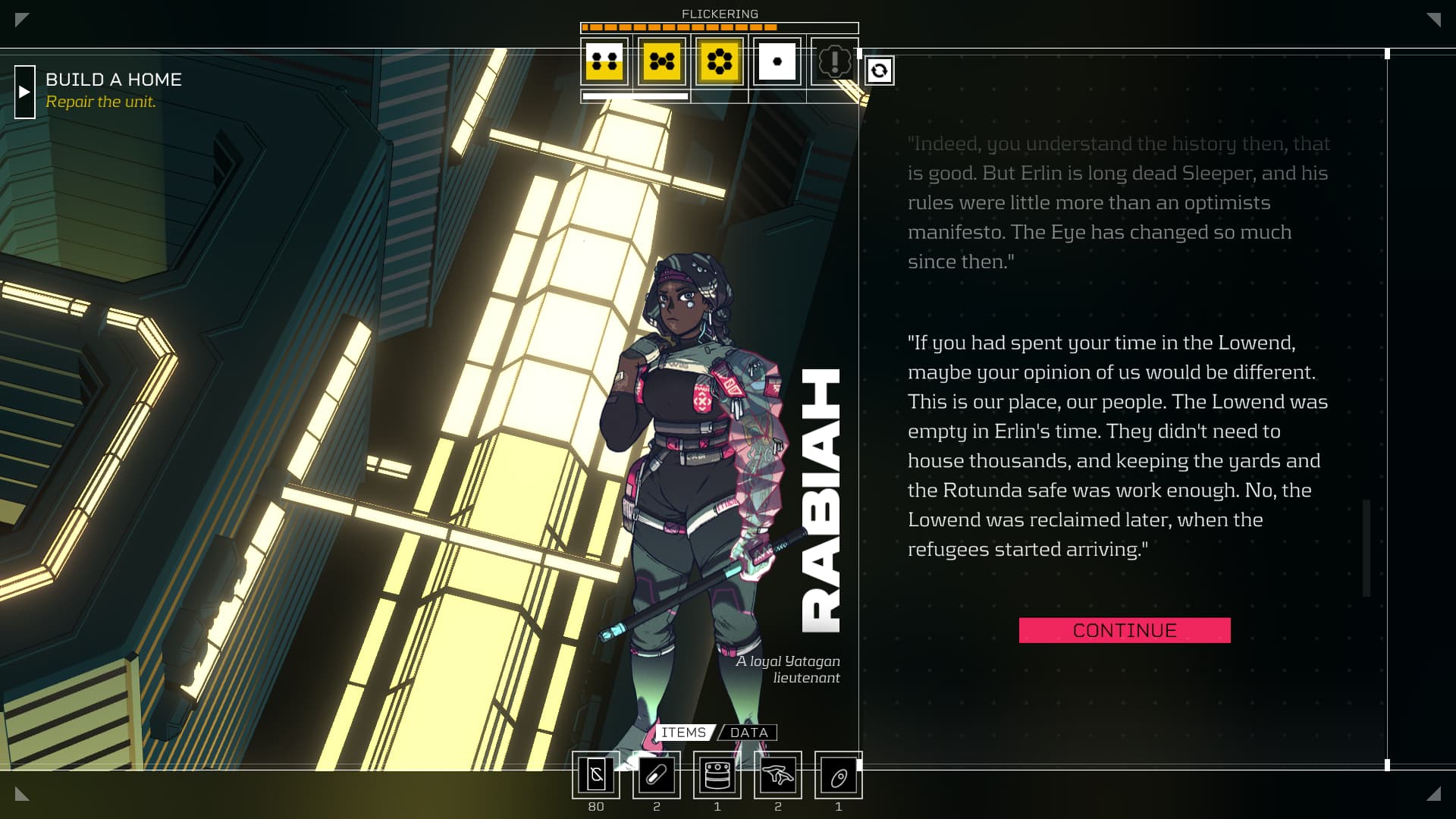This screenshot has width=1456, height=819.
Task: Select the five-pip die
Action: tap(661, 61)
